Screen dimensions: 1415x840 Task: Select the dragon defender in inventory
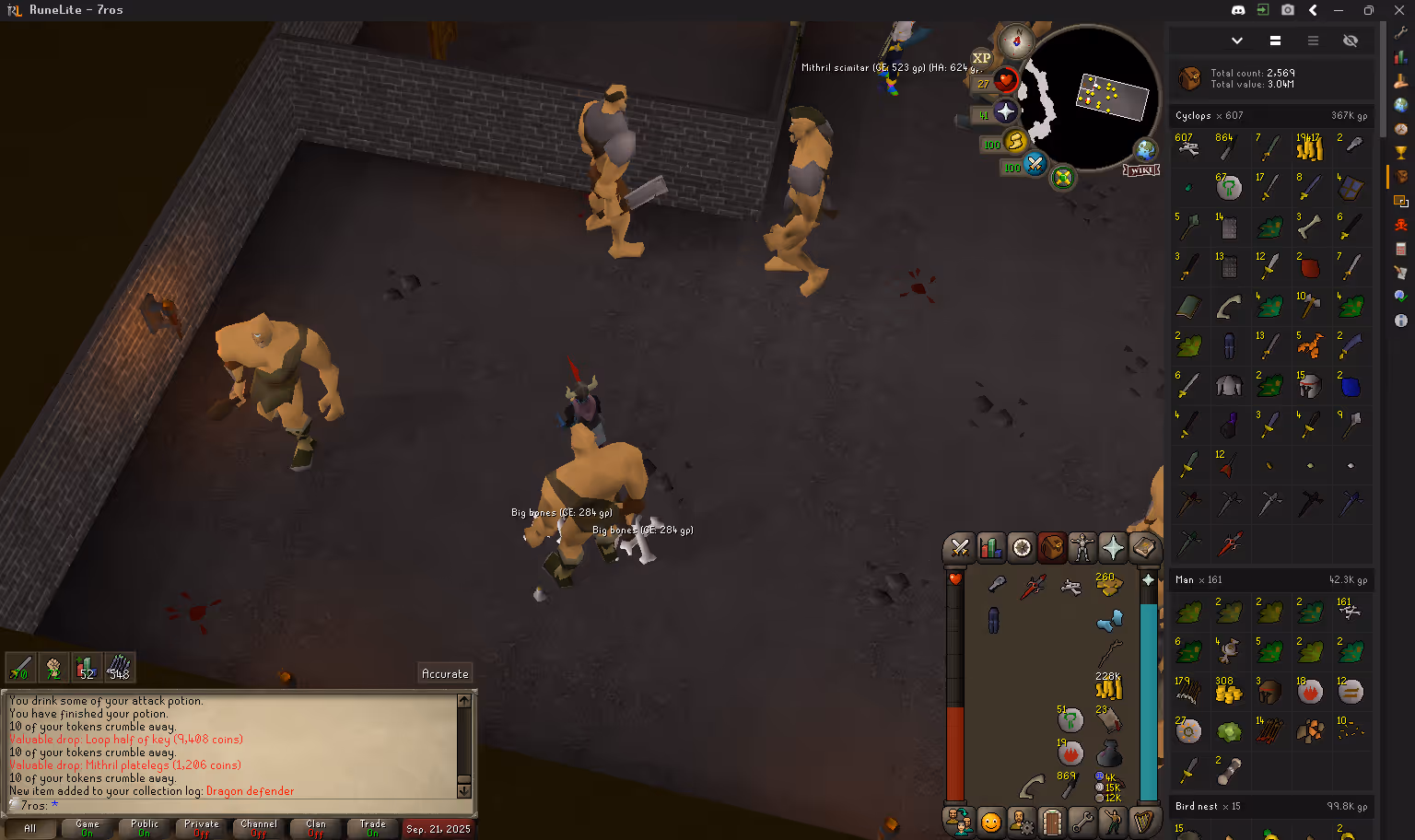1032,585
